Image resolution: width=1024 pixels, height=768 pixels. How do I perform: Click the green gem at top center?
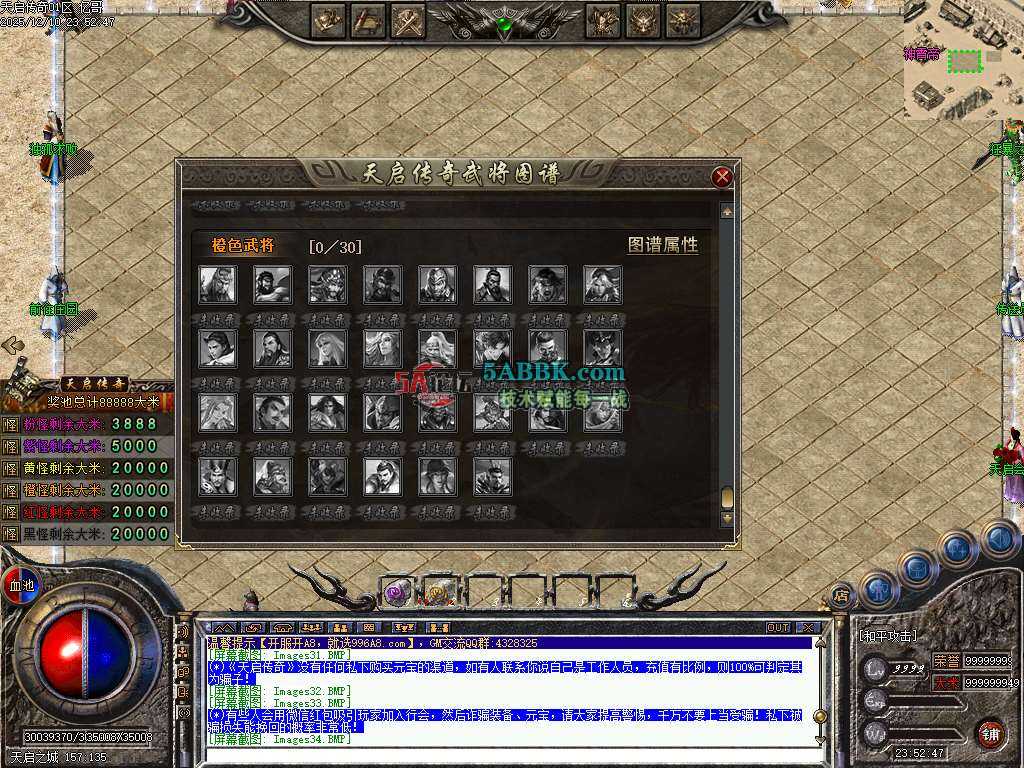pyautogui.click(x=505, y=23)
